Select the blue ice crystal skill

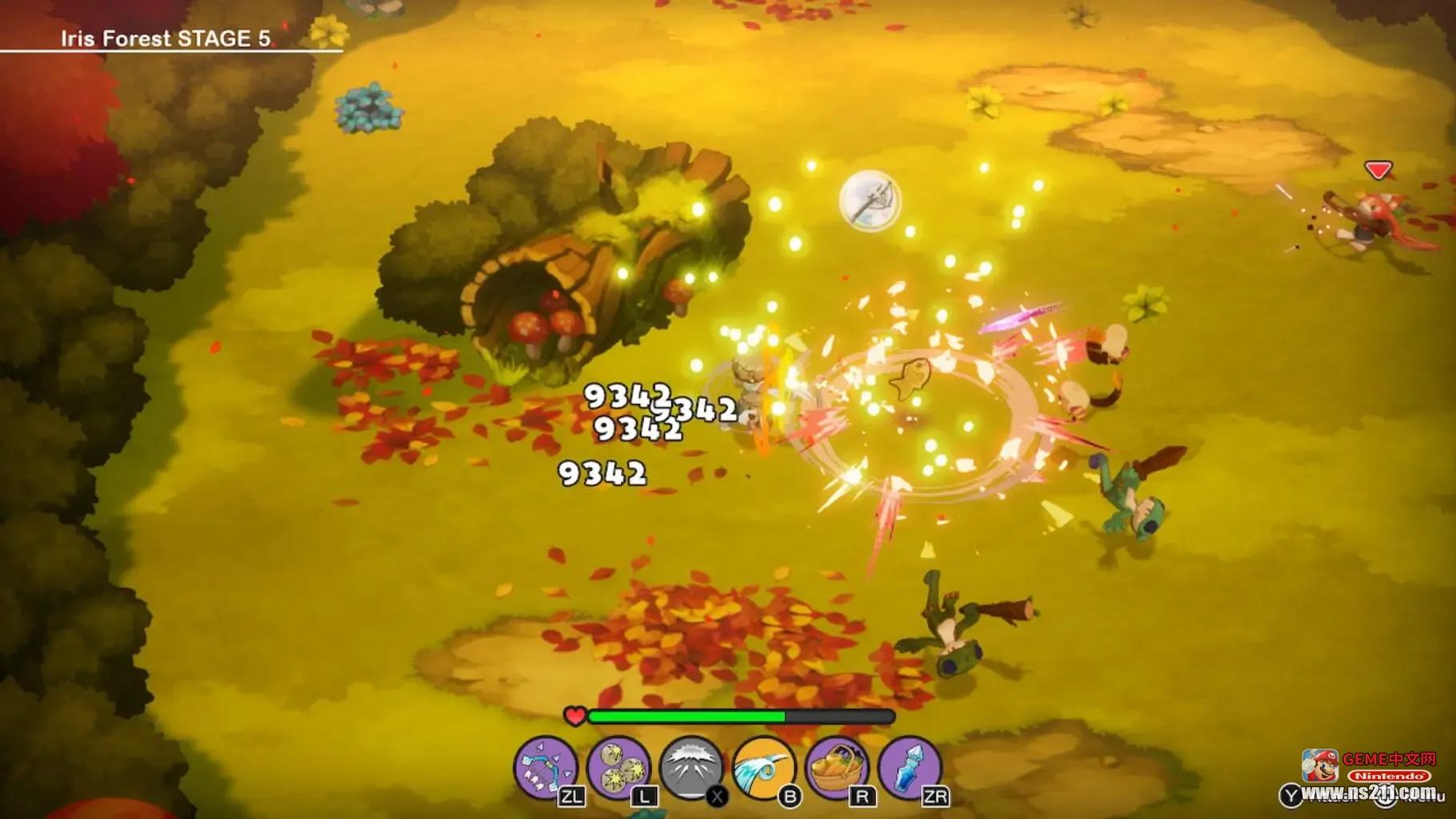(909, 767)
